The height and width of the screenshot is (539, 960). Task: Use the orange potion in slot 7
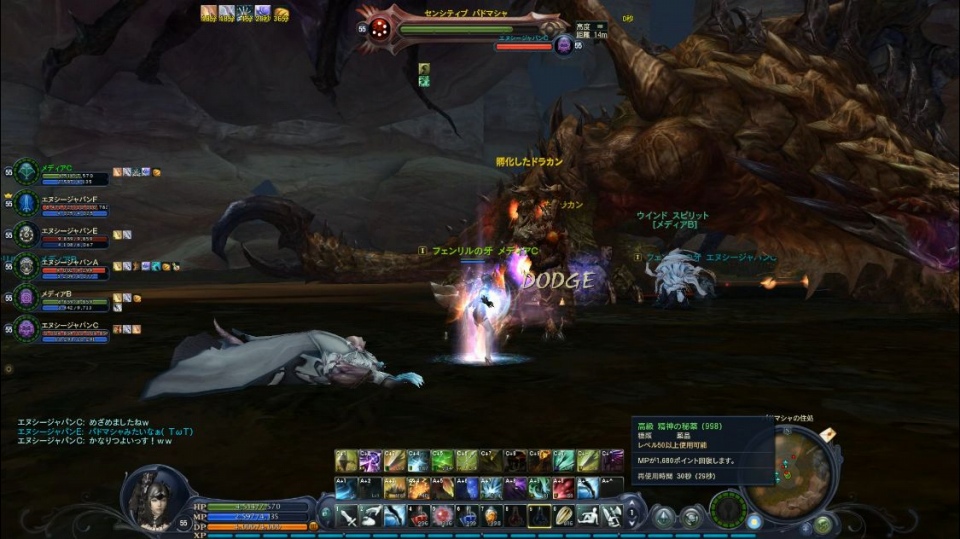point(490,516)
